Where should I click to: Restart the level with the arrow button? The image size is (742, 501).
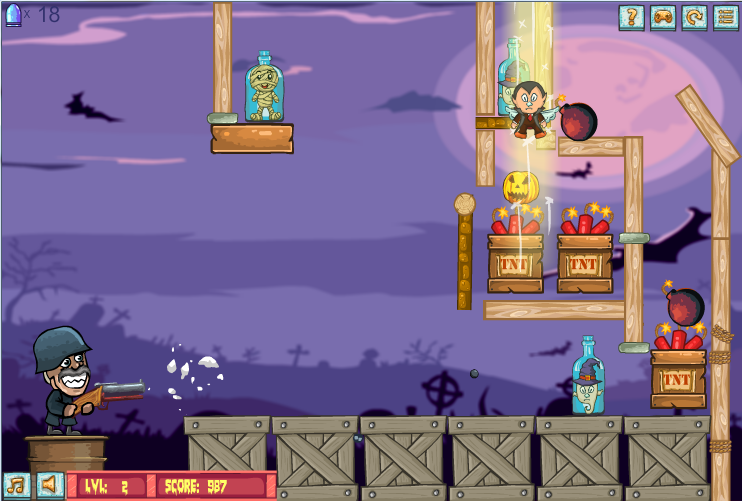coord(694,17)
